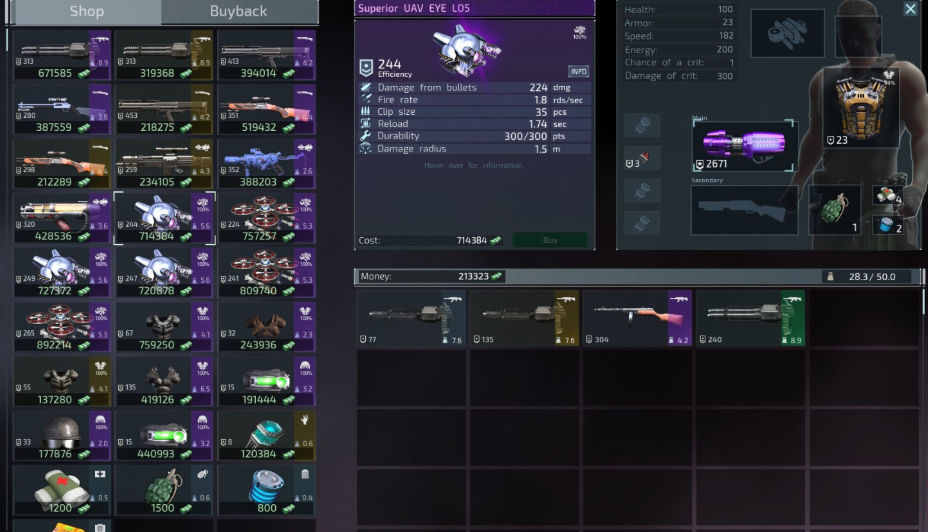Select the blue rifle priced 388203
The image size is (928, 532).
(266, 164)
